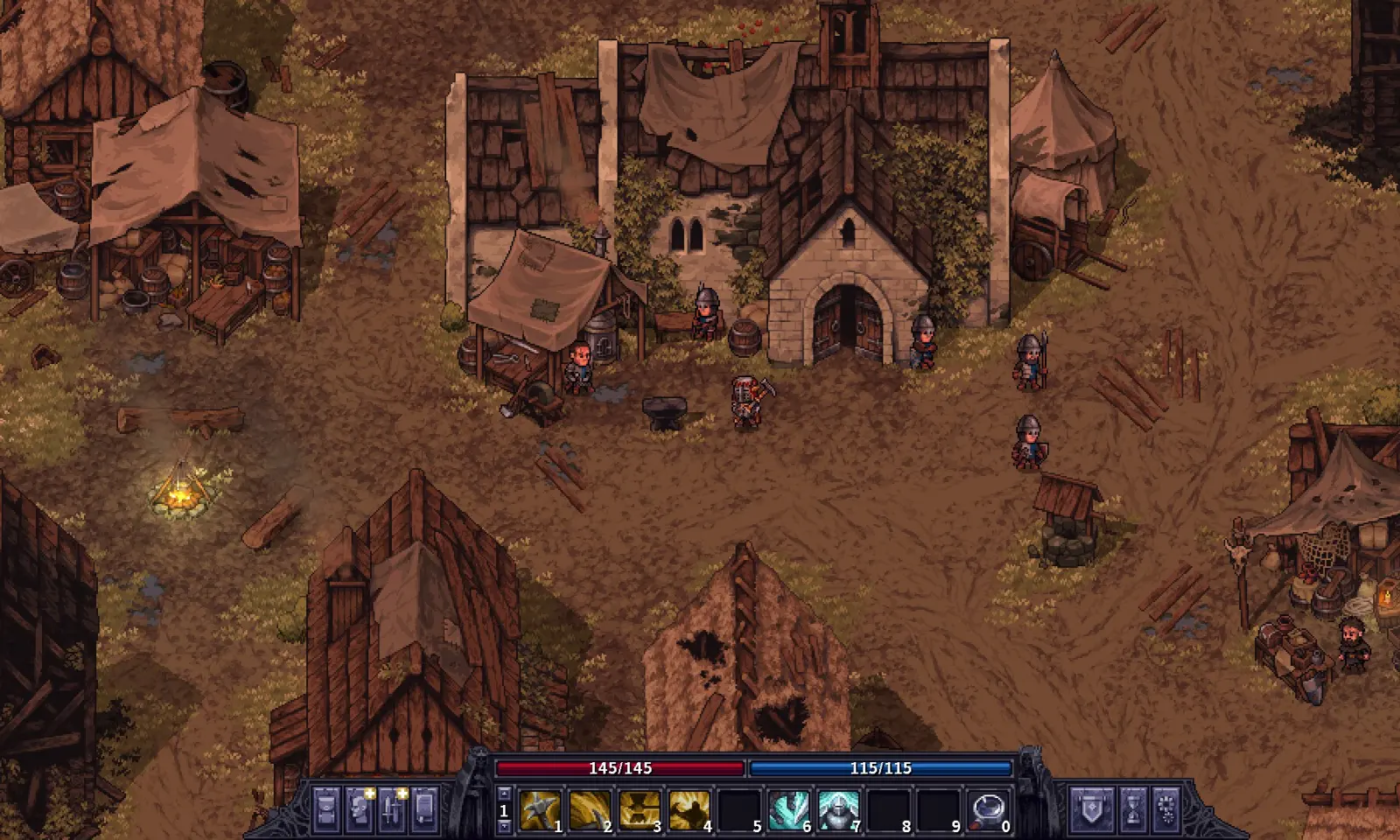Trigger the golden anvil skill in slot 3
Viewport: 1400px width, 840px height.
640,810
